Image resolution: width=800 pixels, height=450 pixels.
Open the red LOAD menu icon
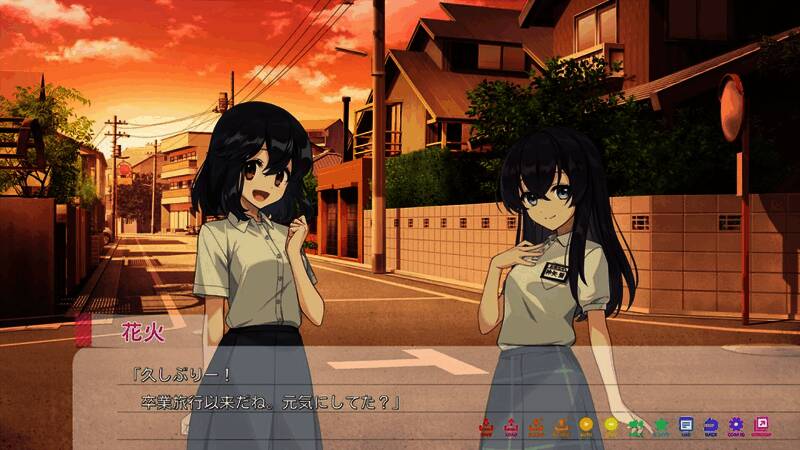(x=511, y=426)
